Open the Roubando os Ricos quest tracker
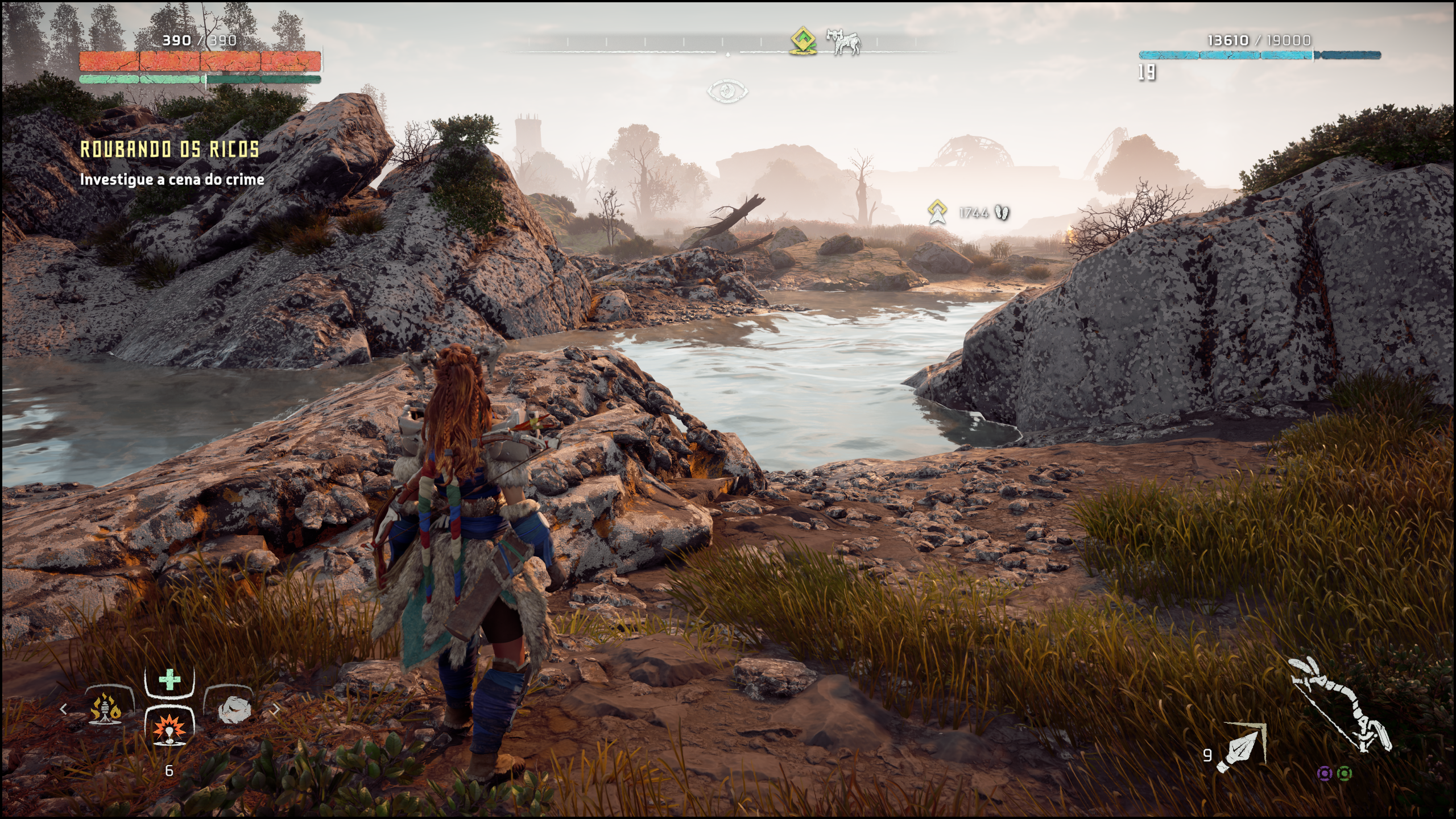This screenshot has height=819, width=1456. pyautogui.click(x=169, y=149)
